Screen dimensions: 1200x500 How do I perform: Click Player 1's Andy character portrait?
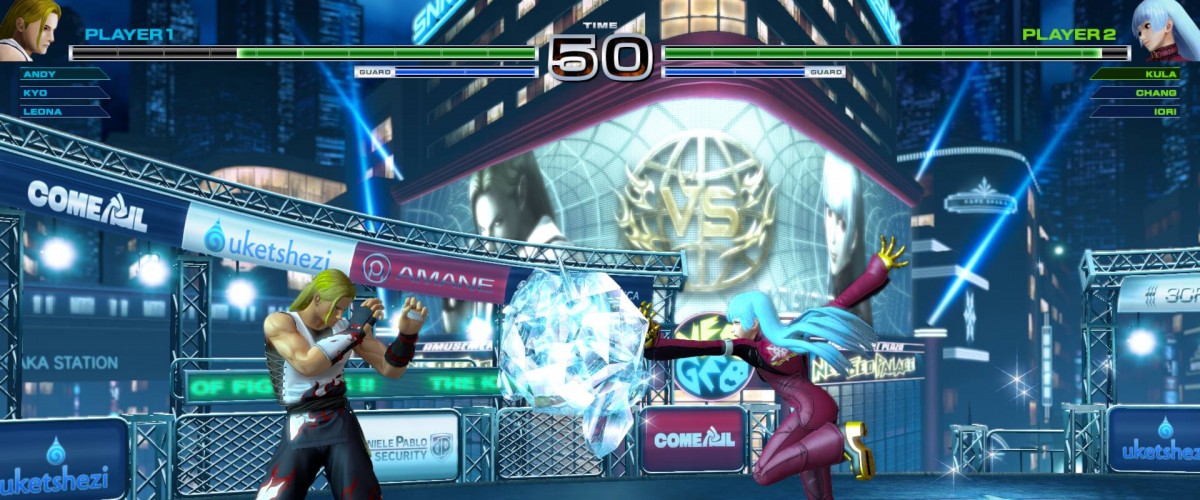(x=32, y=30)
